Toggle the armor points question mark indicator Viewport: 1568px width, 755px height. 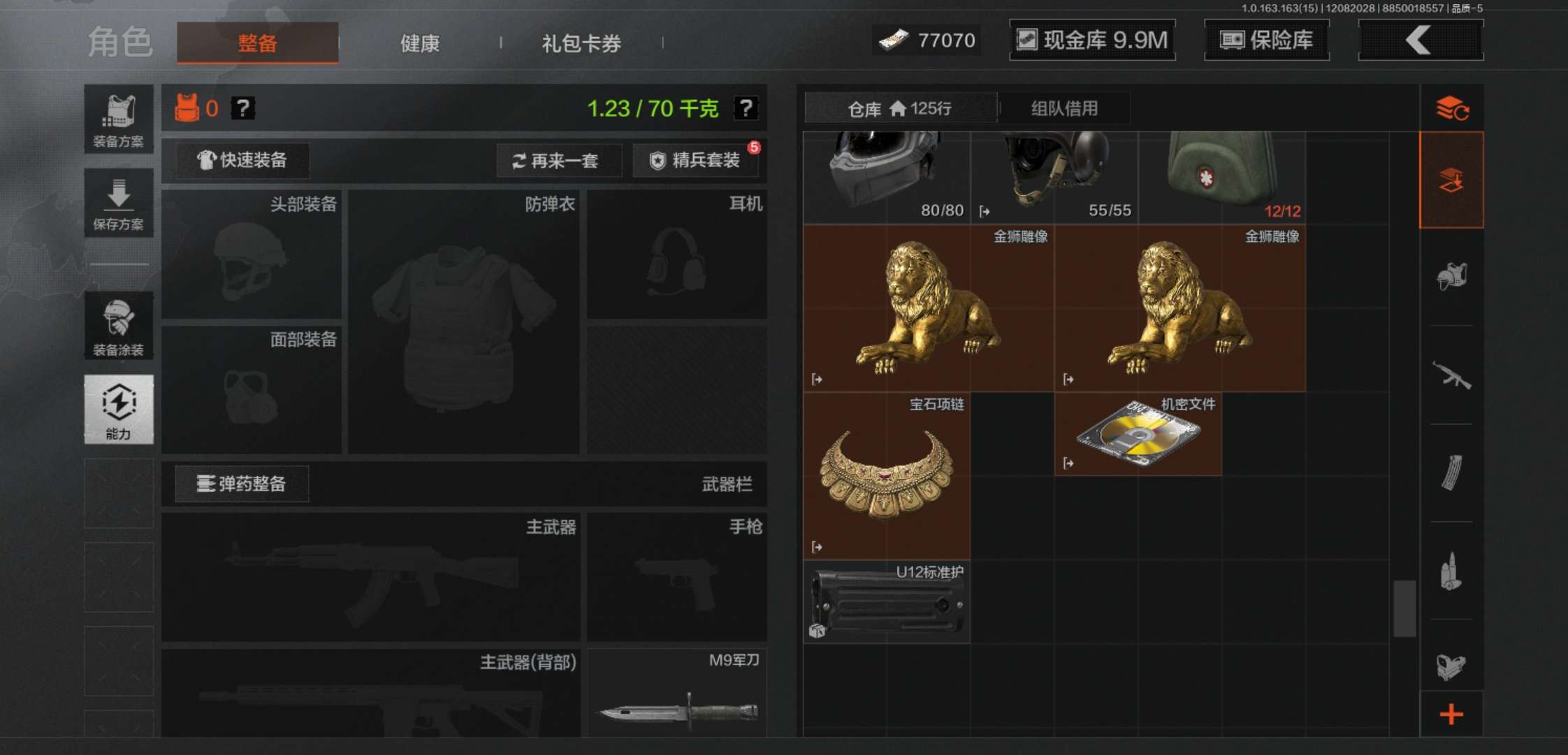click(x=242, y=108)
